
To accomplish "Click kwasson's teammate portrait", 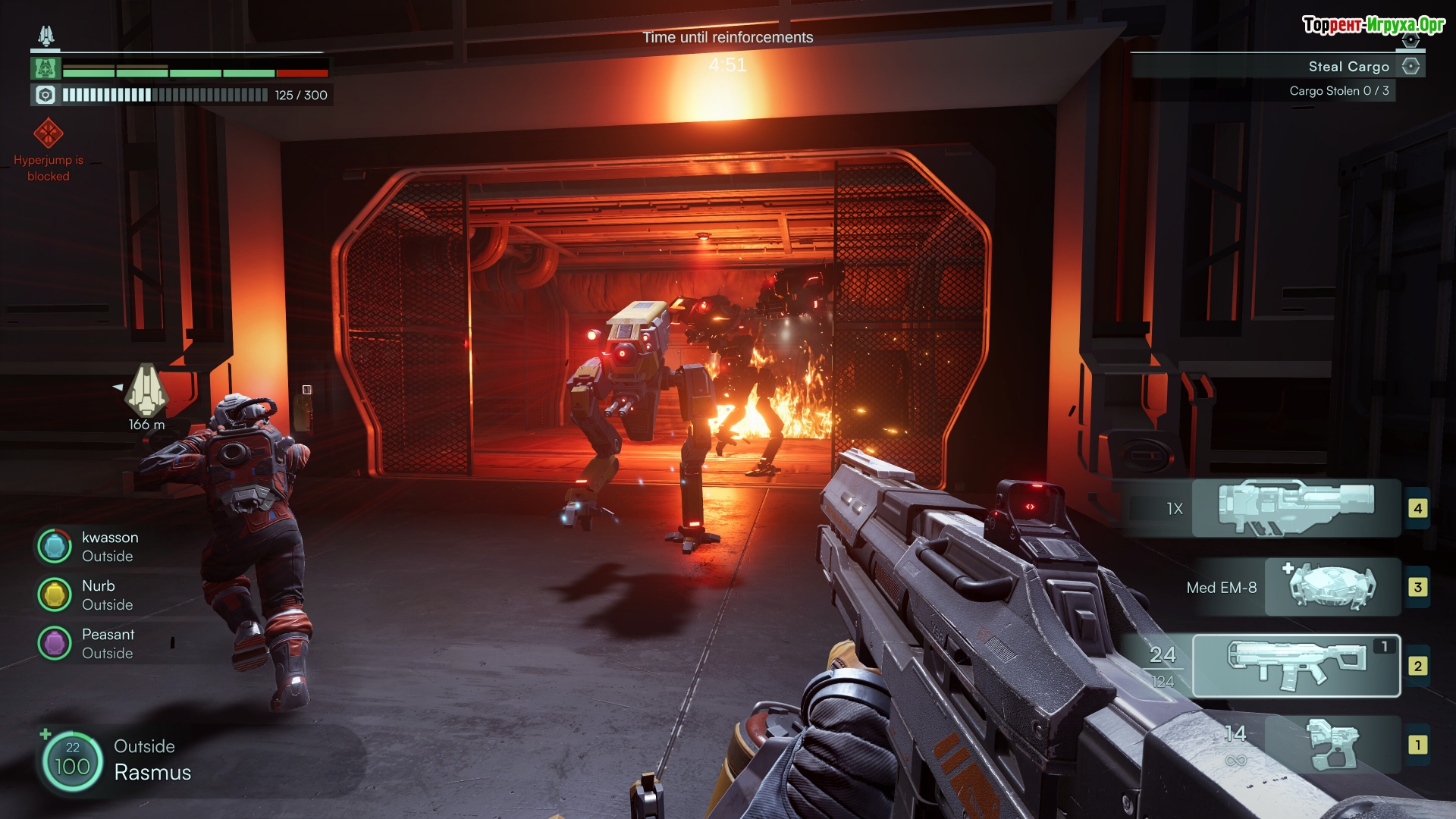I will (x=55, y=546).
